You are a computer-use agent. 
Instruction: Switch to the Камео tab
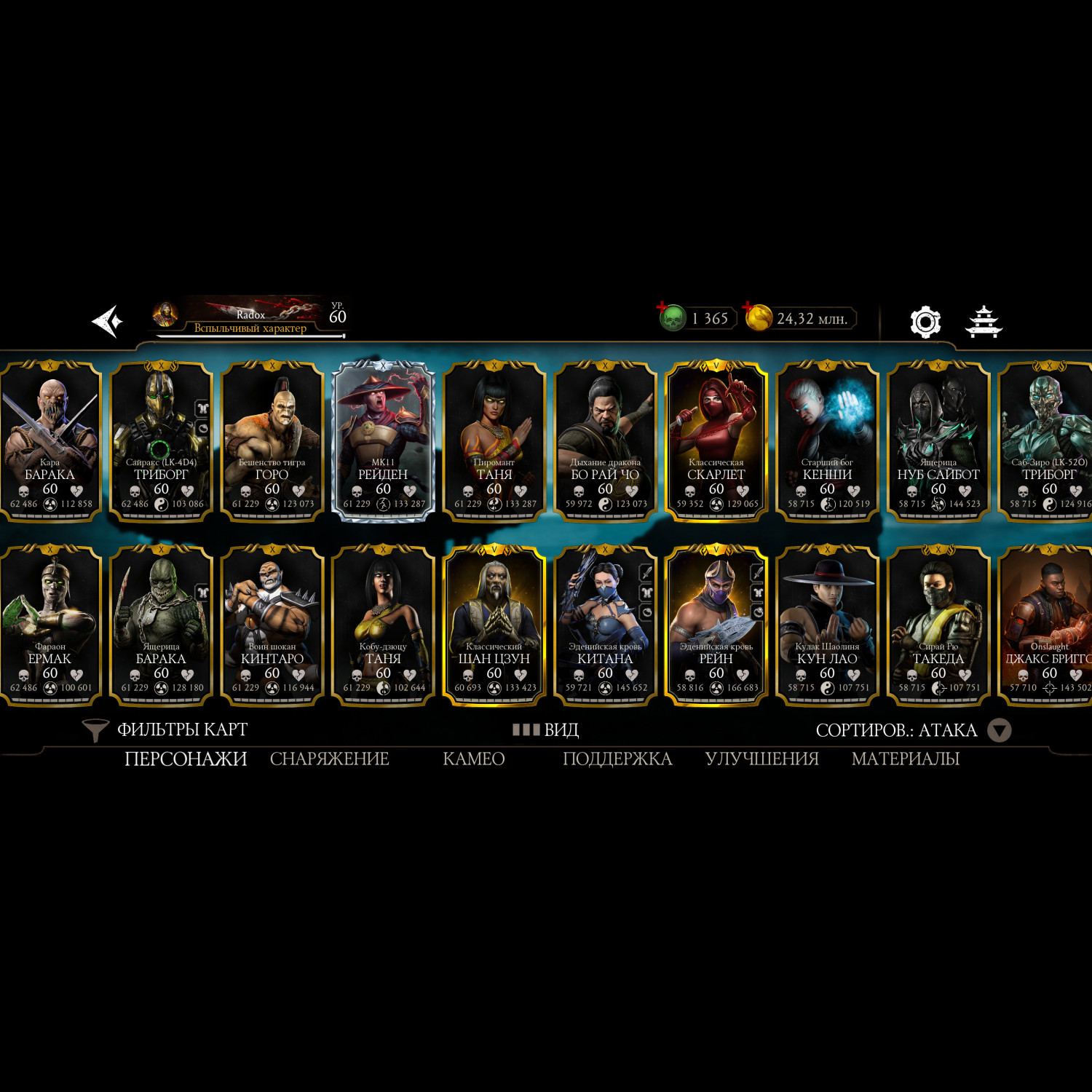coord(473,759)
